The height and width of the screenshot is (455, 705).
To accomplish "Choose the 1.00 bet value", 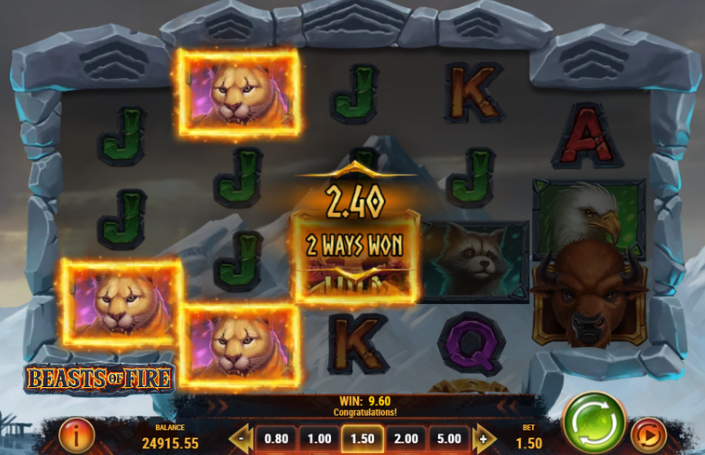I will pyautogui.click(x=319, y=438).
